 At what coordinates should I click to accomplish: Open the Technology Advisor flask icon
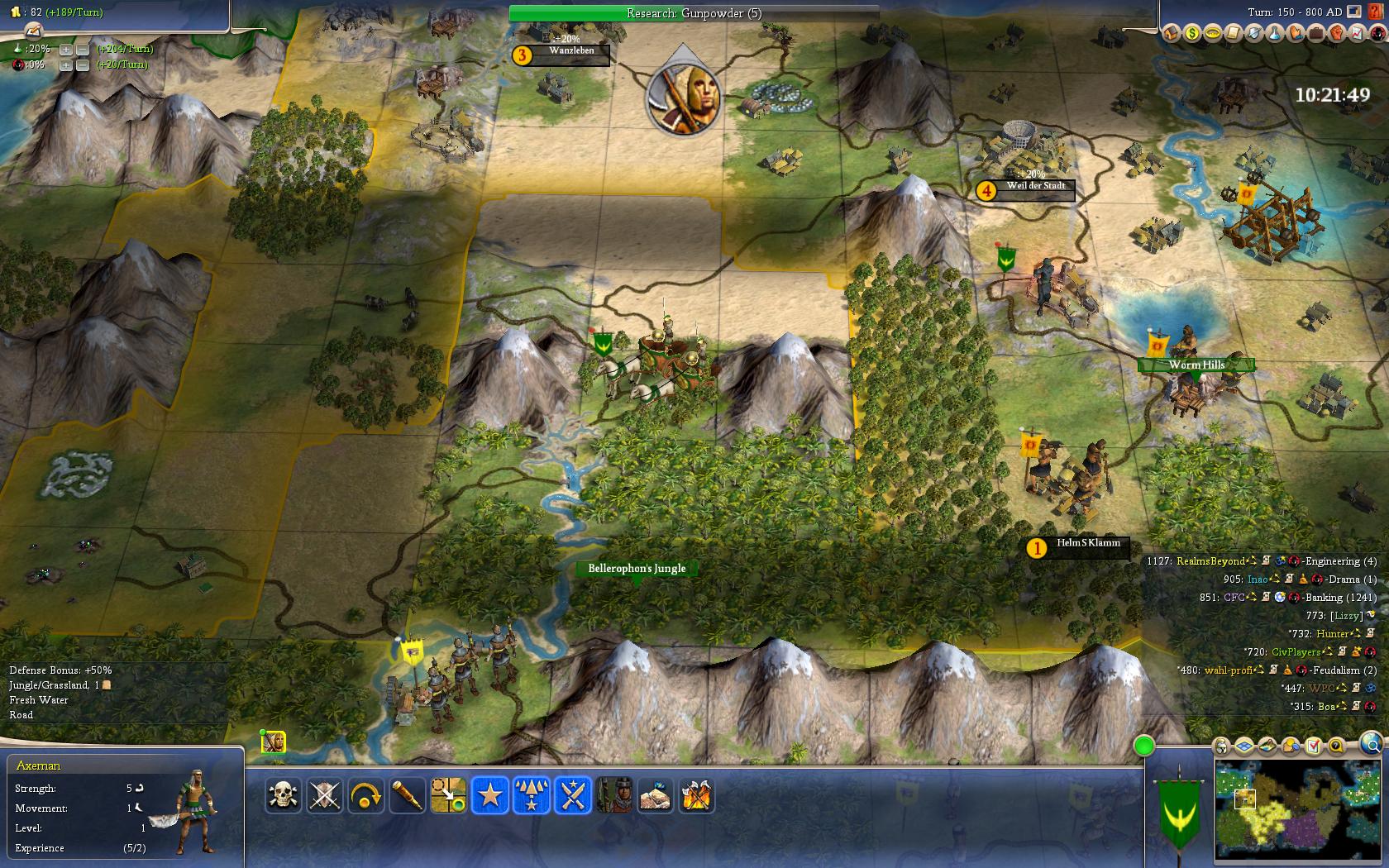(1274, 33)
